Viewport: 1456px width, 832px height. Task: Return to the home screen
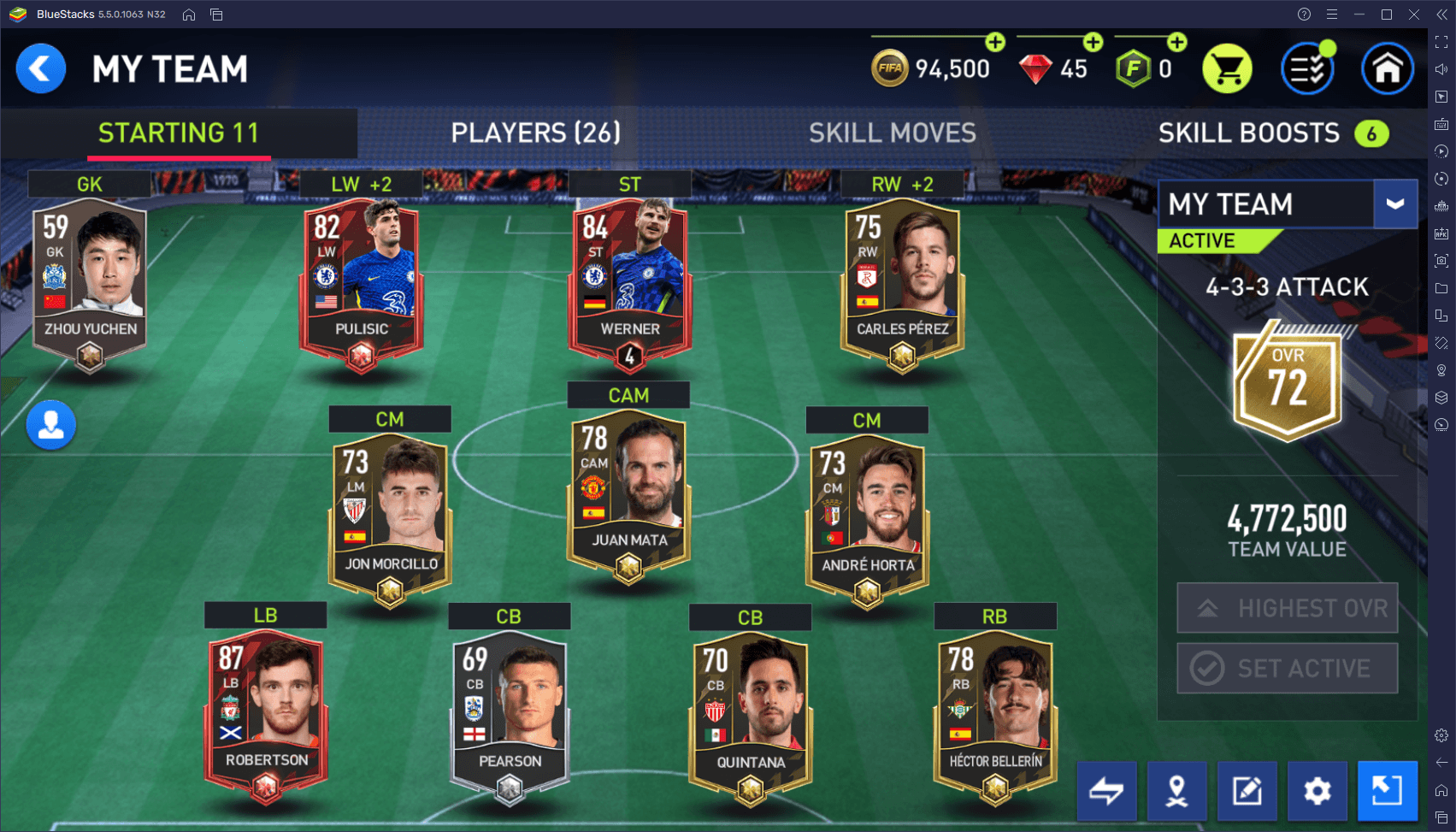click(x=1387, y=69)
